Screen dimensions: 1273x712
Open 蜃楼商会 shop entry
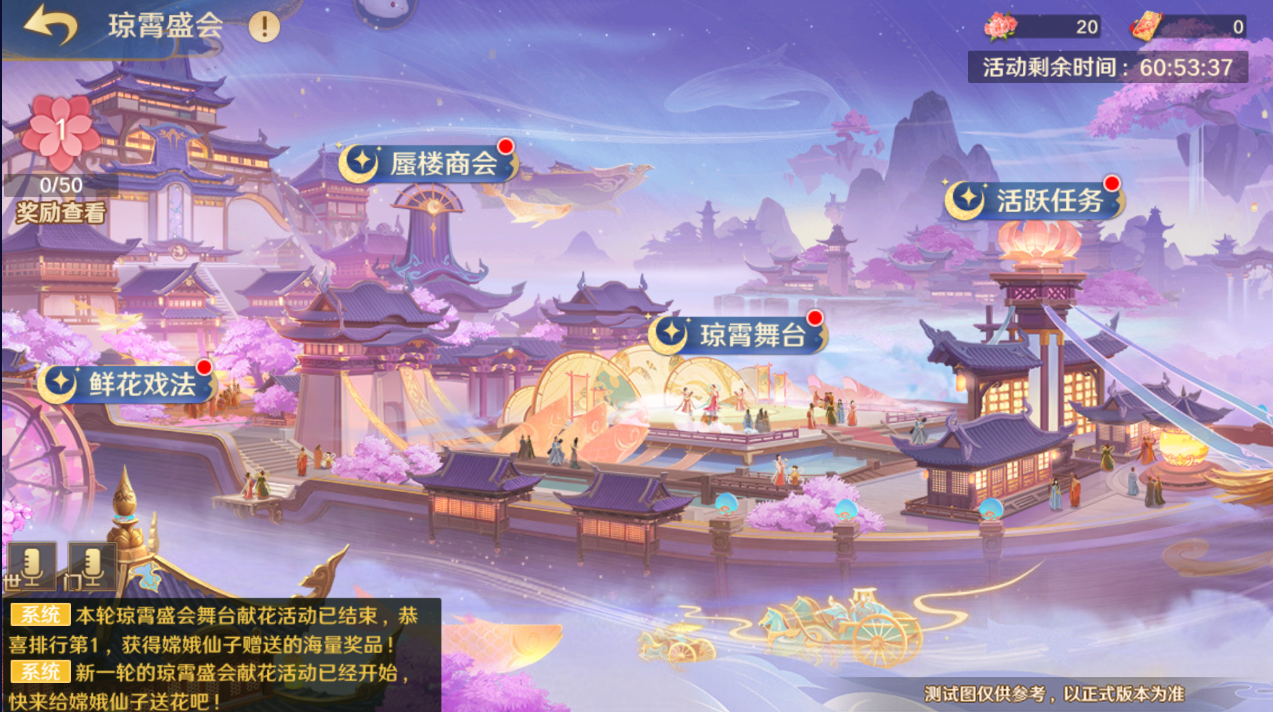[429, 163]
